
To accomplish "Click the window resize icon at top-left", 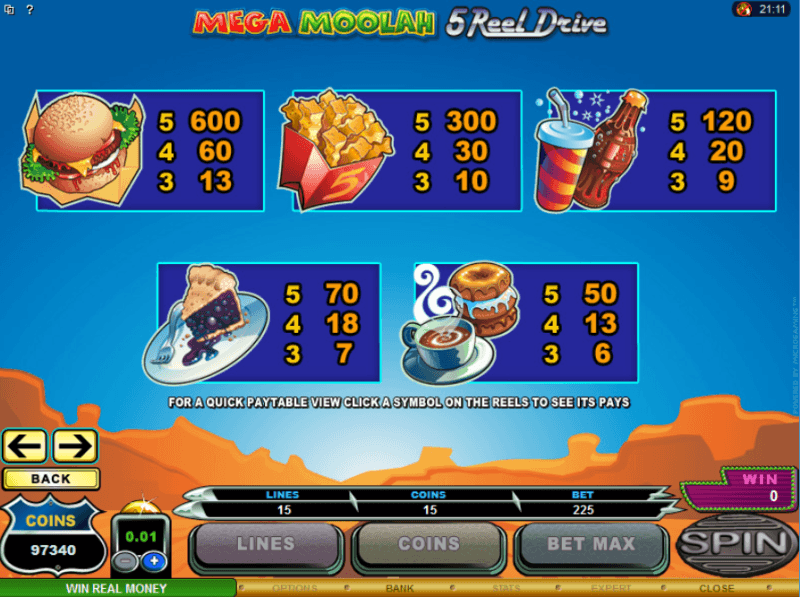I will tap(10, 9).
